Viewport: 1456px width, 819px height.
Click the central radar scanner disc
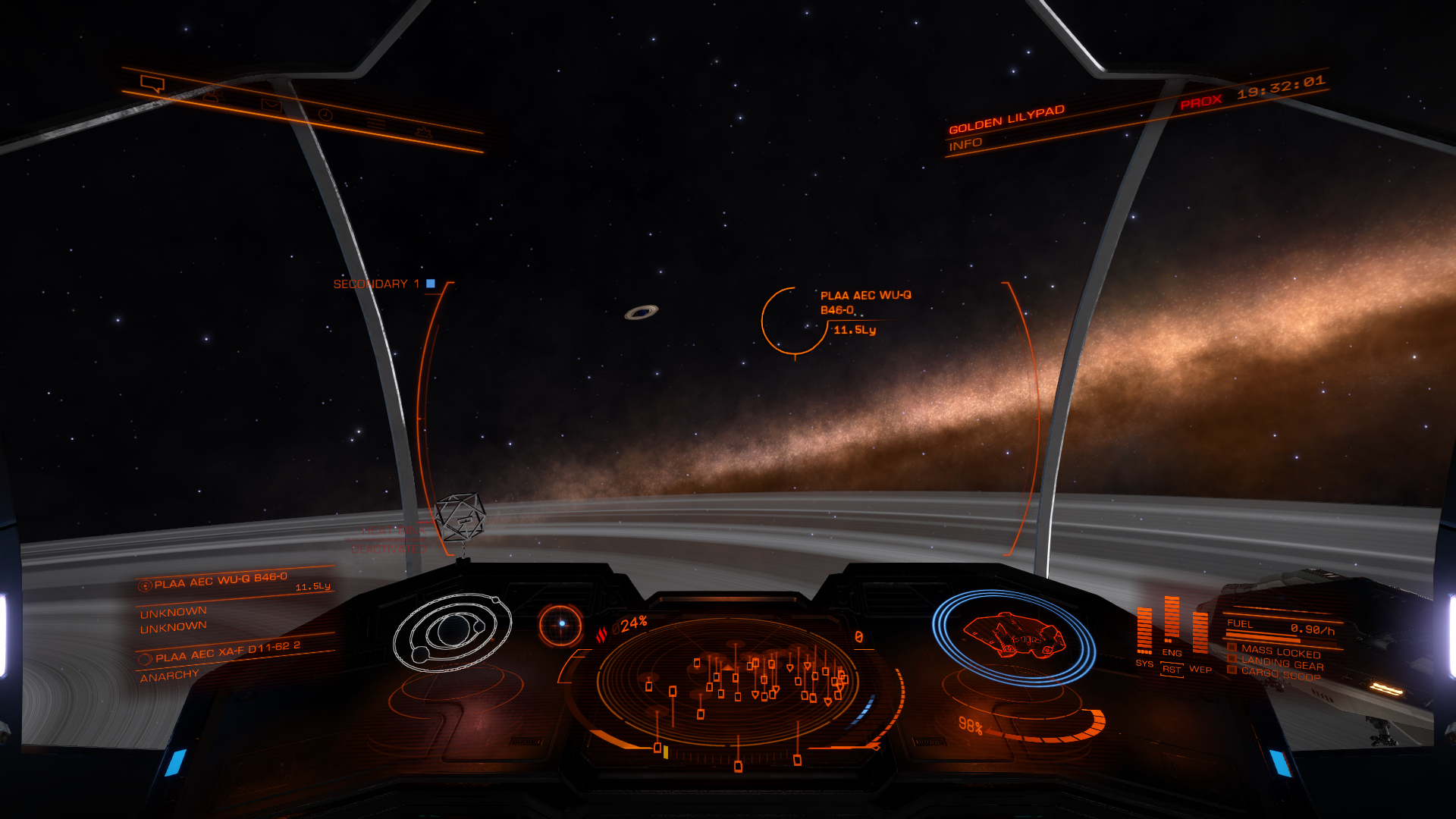tap(728, 679)
